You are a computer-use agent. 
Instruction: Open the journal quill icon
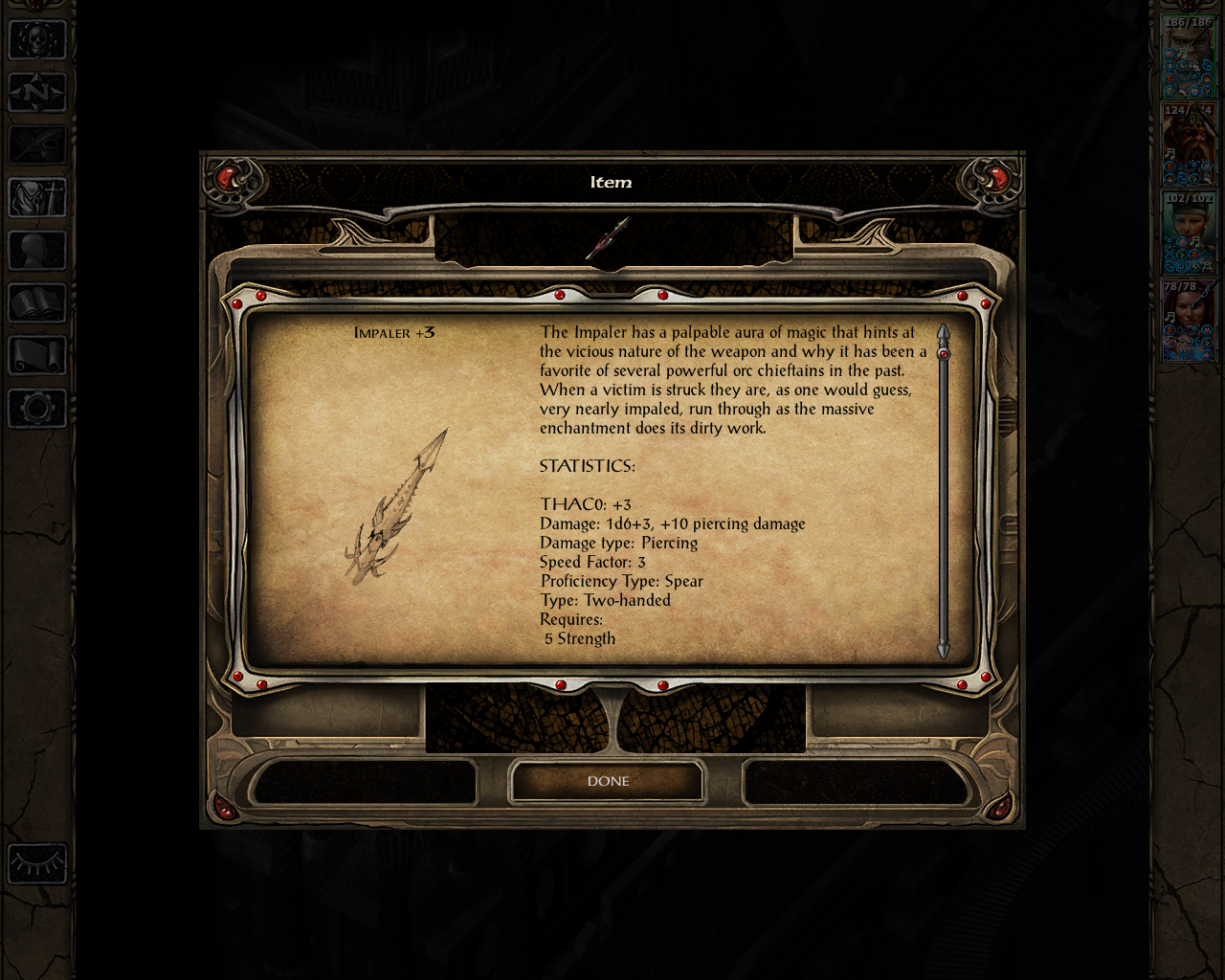pos(36,144)
